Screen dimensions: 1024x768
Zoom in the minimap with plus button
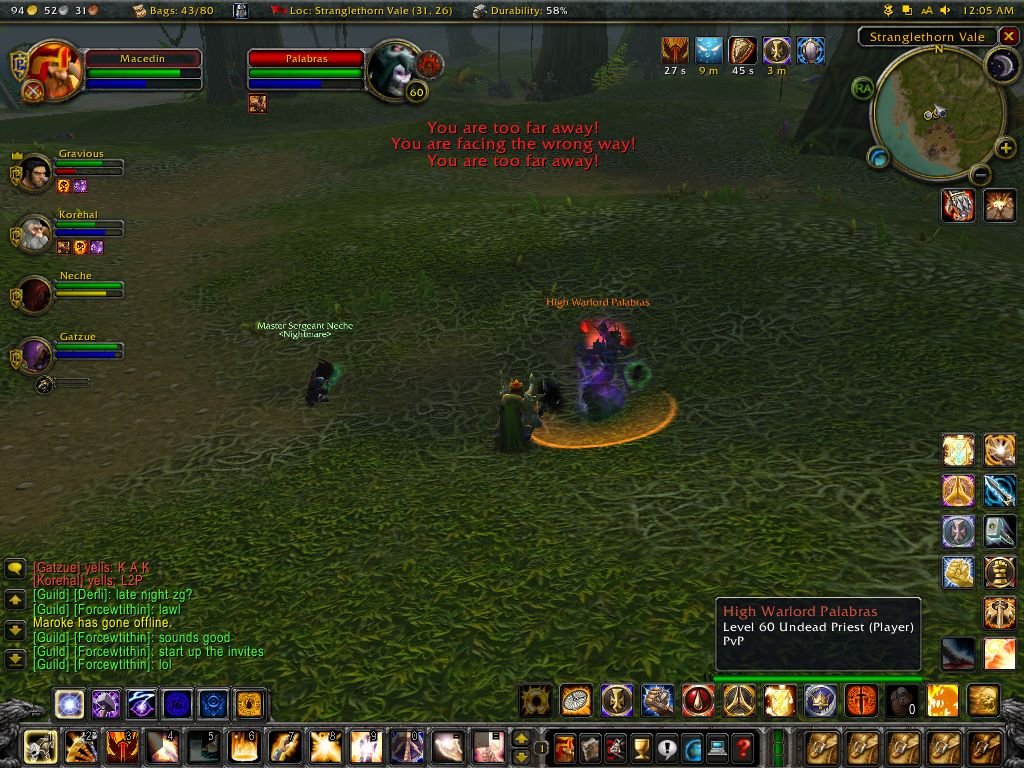(x=1005, y=149)
